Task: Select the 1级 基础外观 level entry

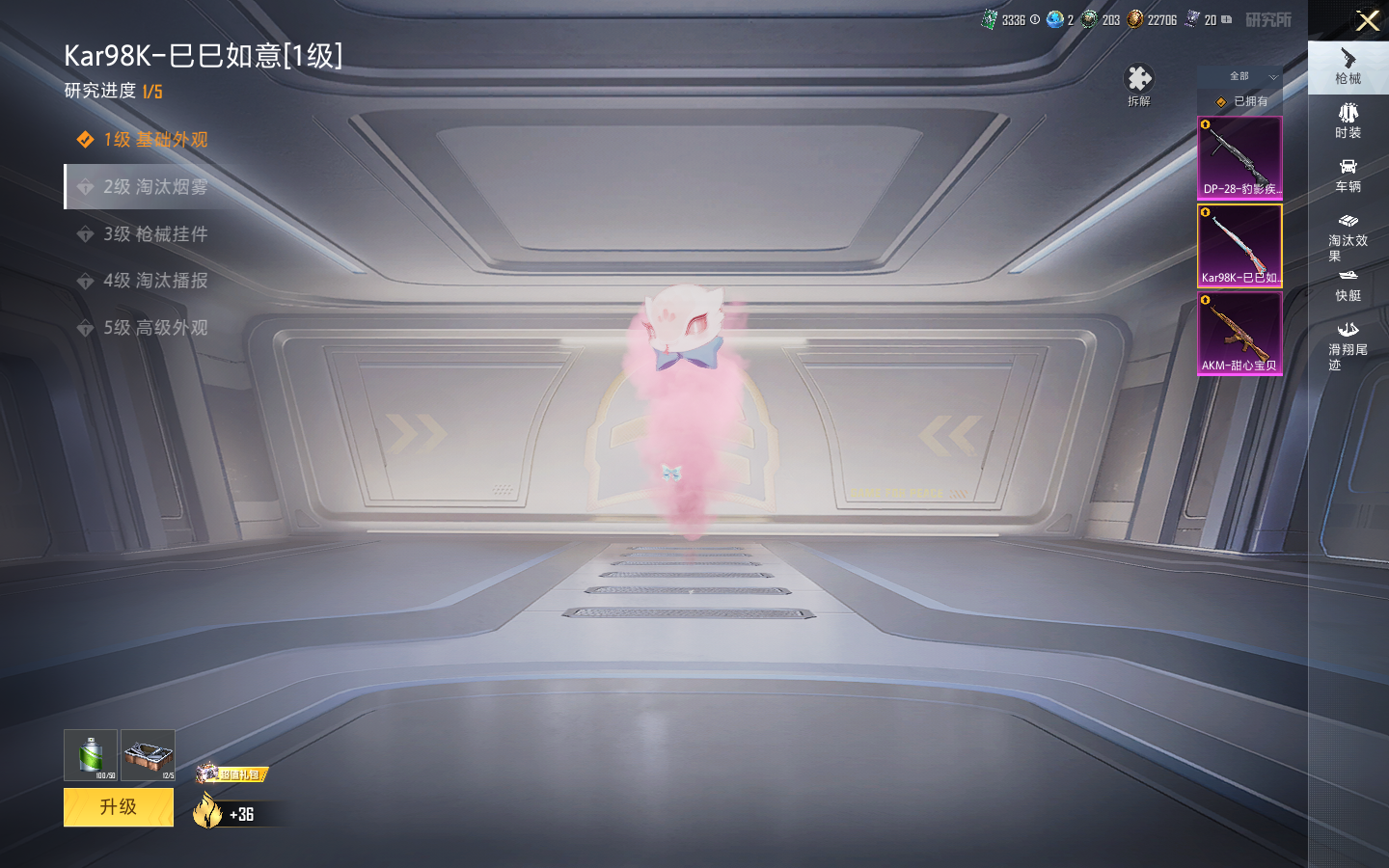Action: point(154,140)
